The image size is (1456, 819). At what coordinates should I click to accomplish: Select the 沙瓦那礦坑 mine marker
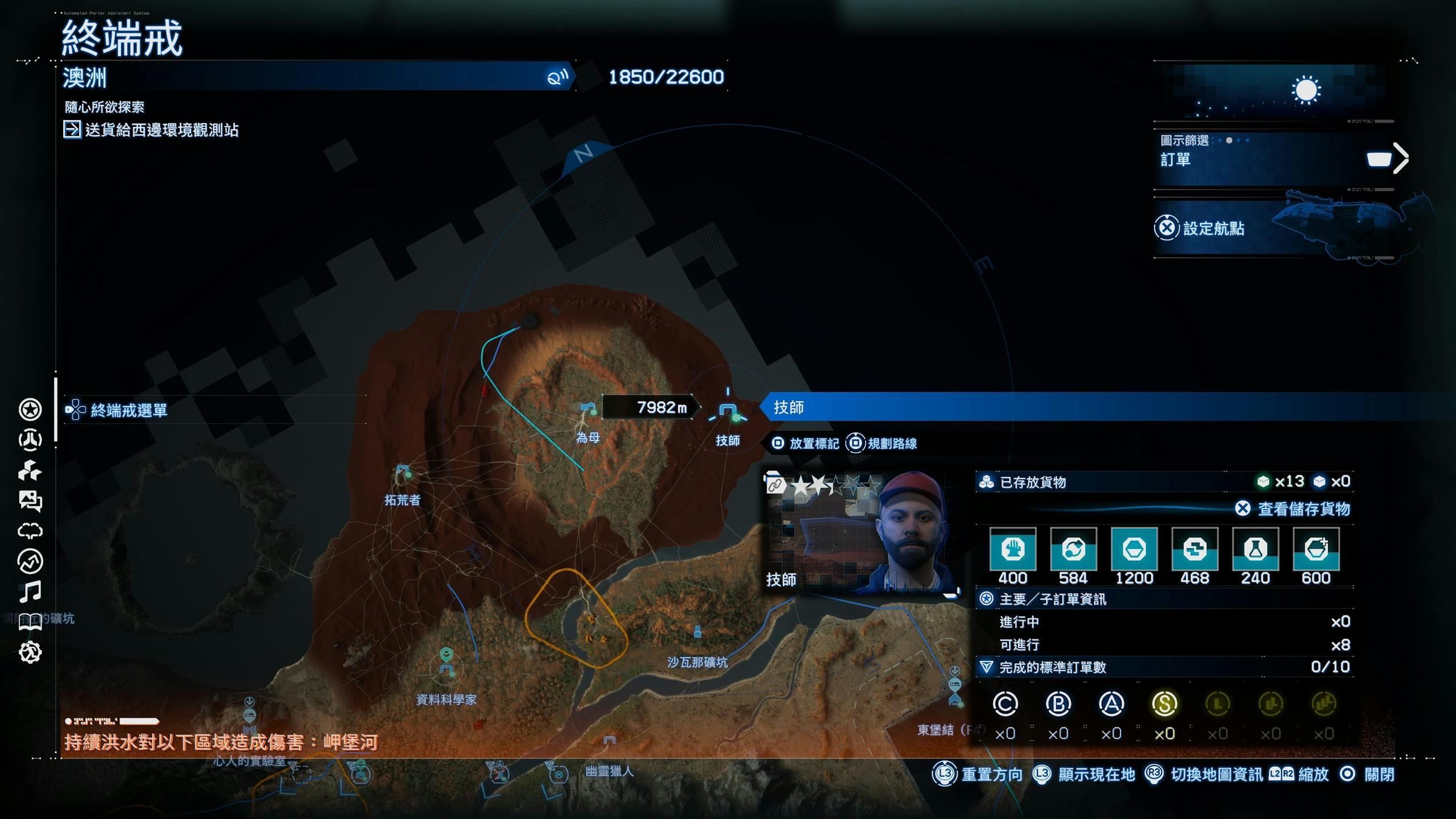[x=697, y=631]
